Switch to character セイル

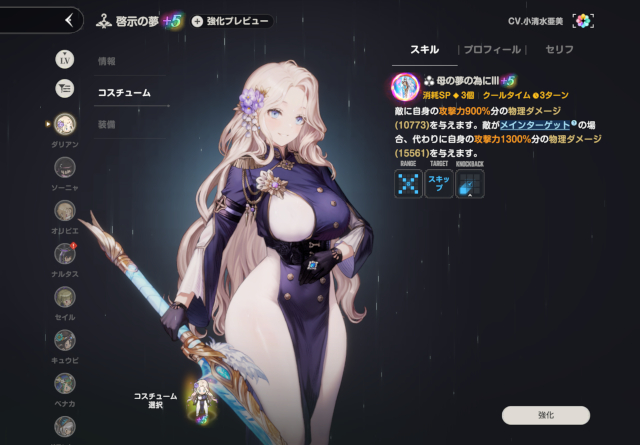click(64, 298)
